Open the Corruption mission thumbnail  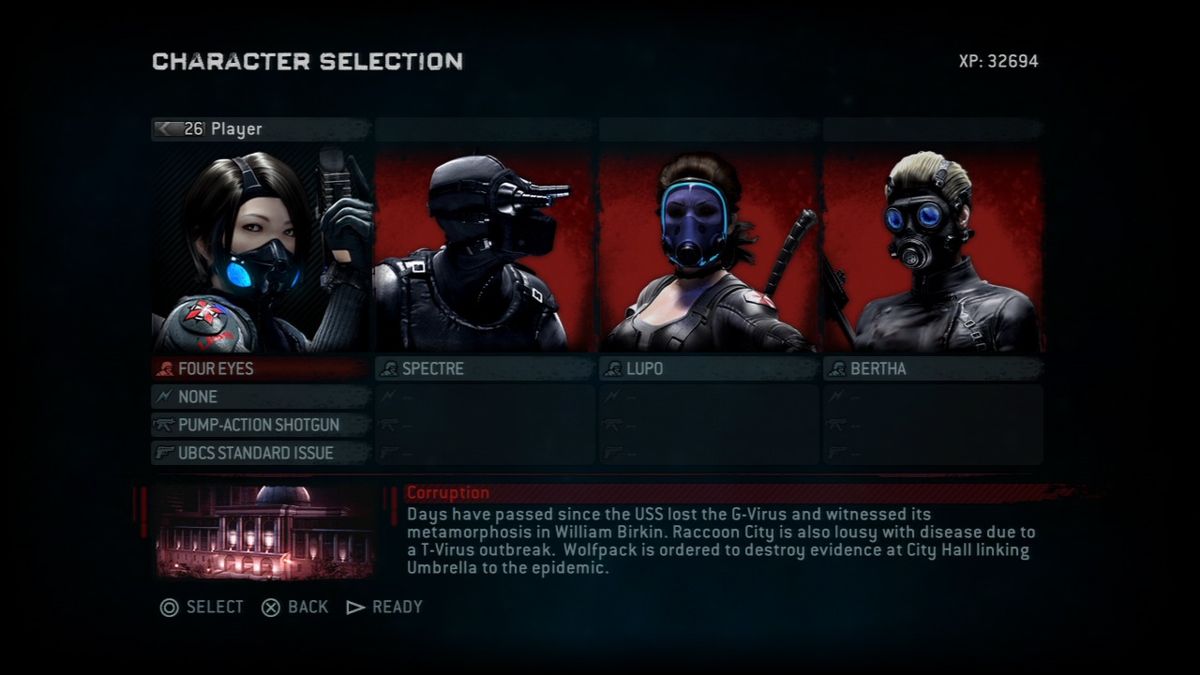tap(265, 532)
